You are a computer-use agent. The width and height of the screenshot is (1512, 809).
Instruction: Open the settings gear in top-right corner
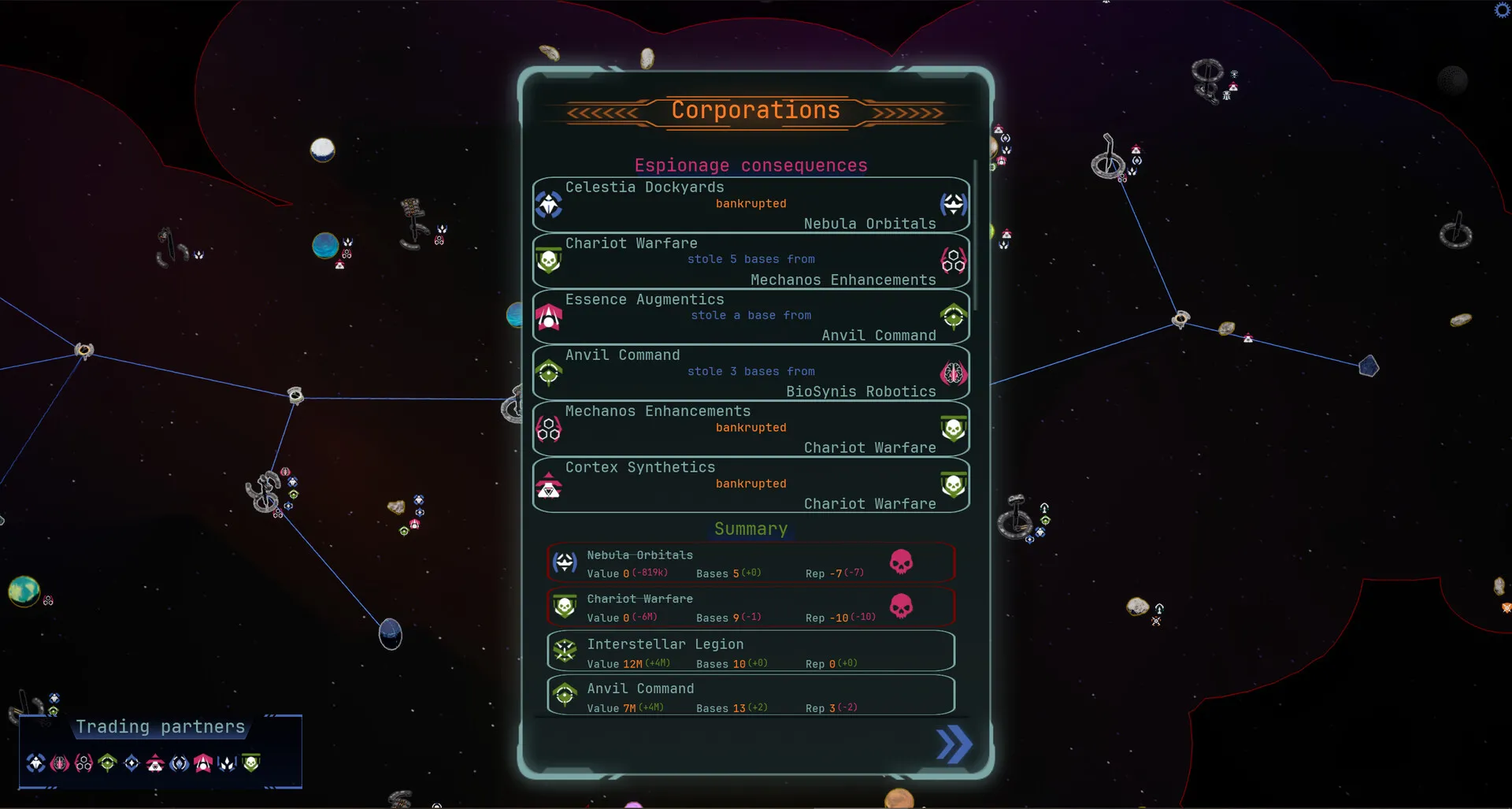(x=1500, y=10)
